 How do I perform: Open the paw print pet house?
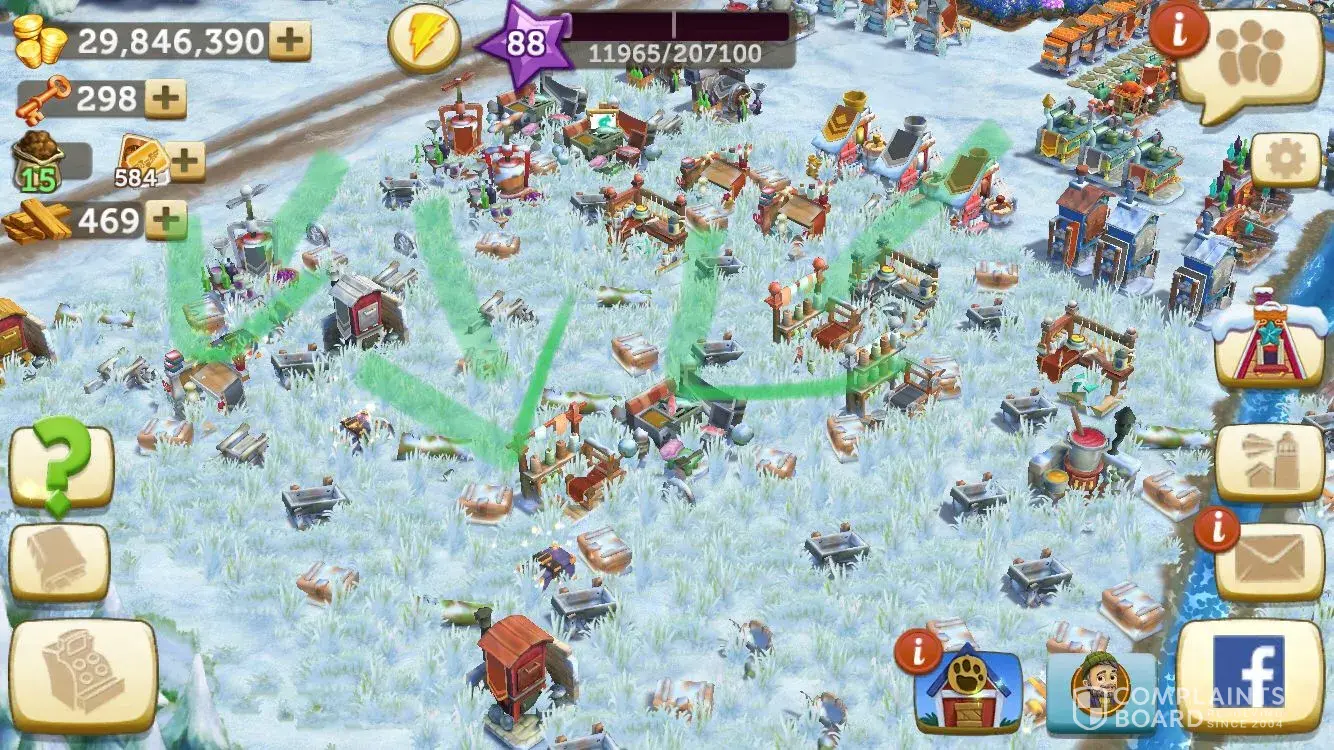[x=967, y=692]
